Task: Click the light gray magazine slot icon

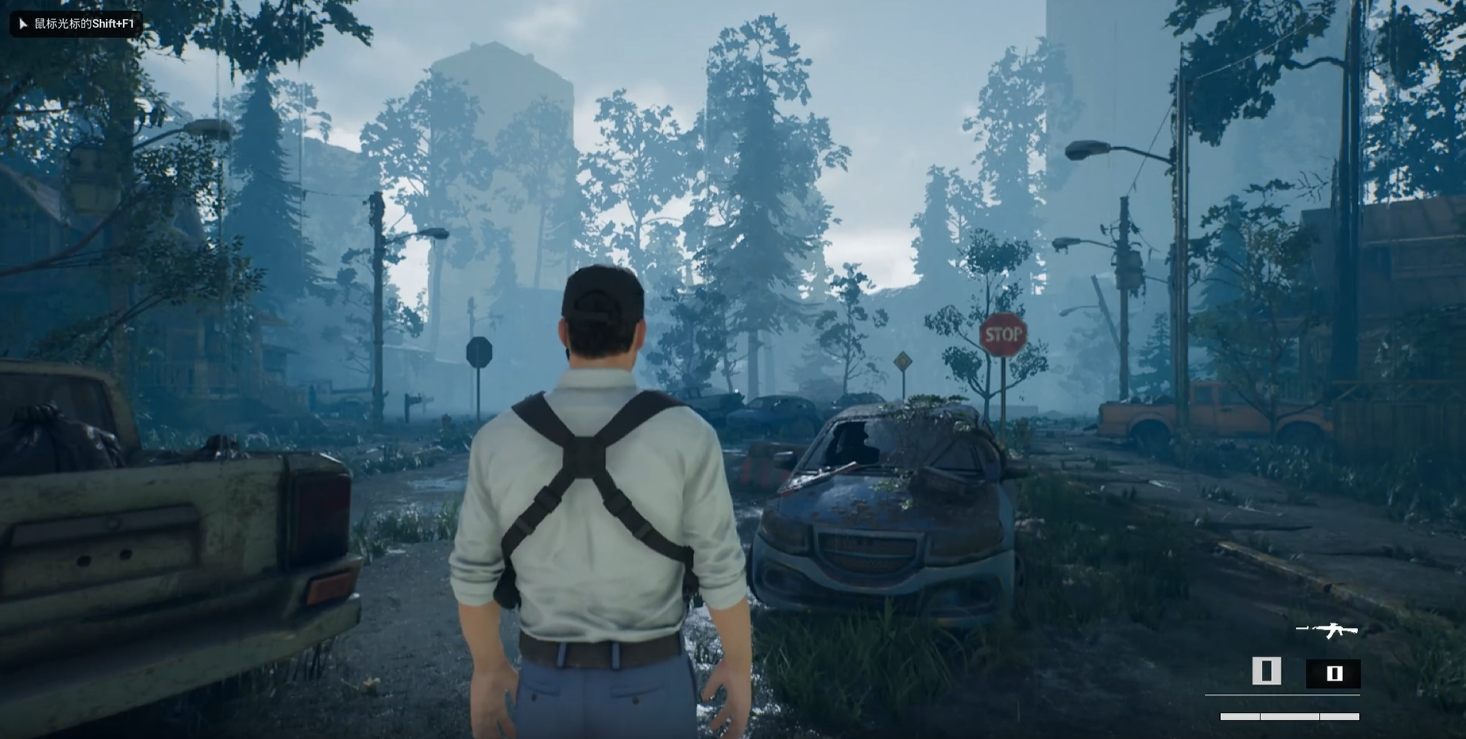Action: click(1266, 671)
